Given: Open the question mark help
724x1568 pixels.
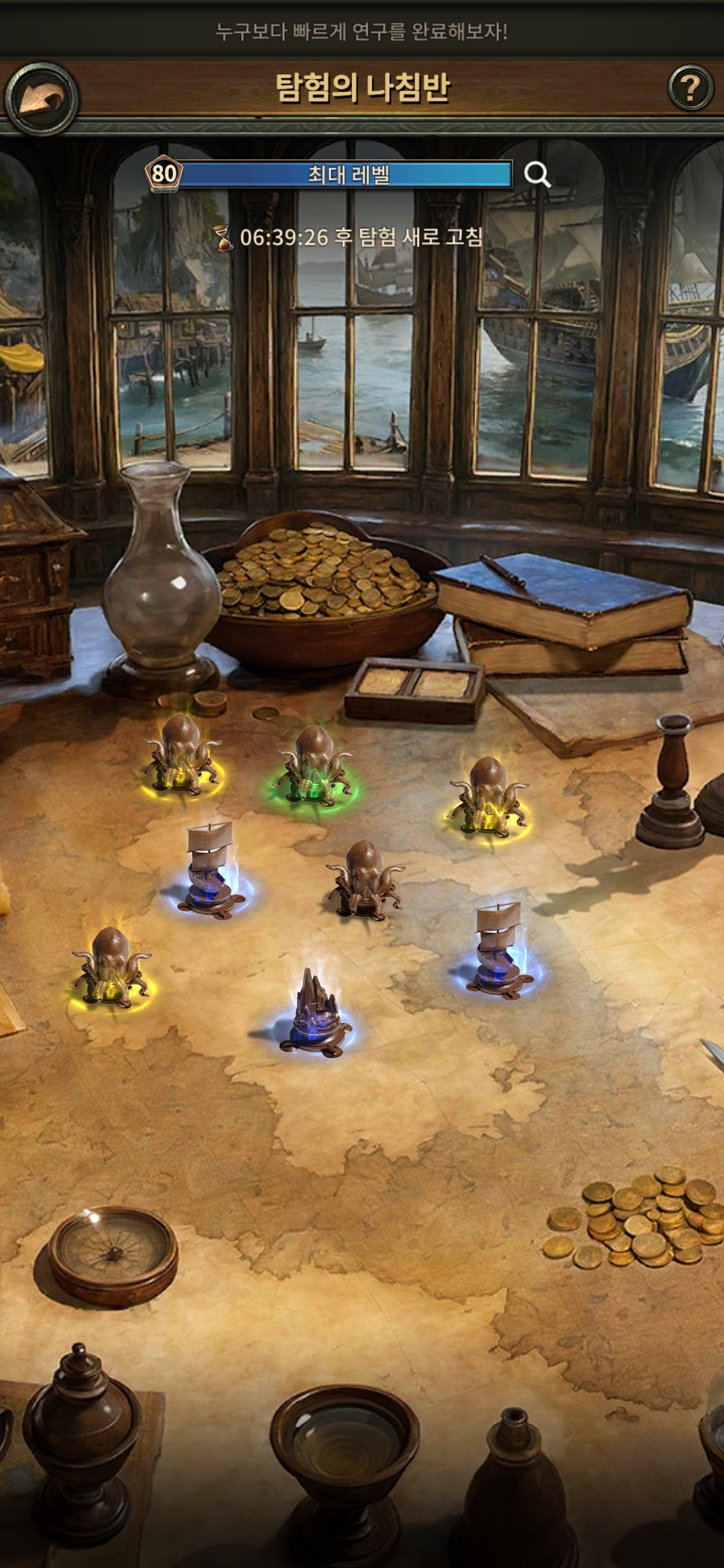Looking at the screenshot, I should point(690,88).
